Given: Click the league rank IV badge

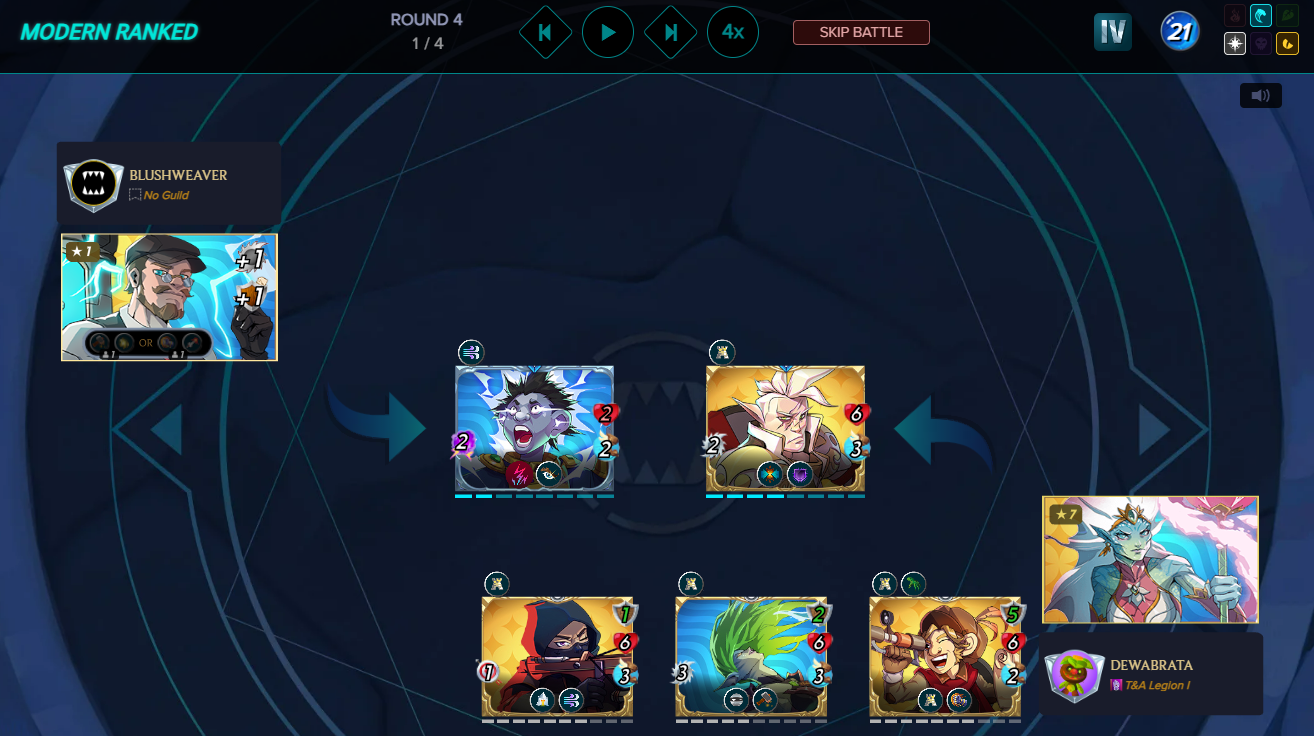Looking at the screenshot, I should pyautogui.click(x=1113, y=32).
